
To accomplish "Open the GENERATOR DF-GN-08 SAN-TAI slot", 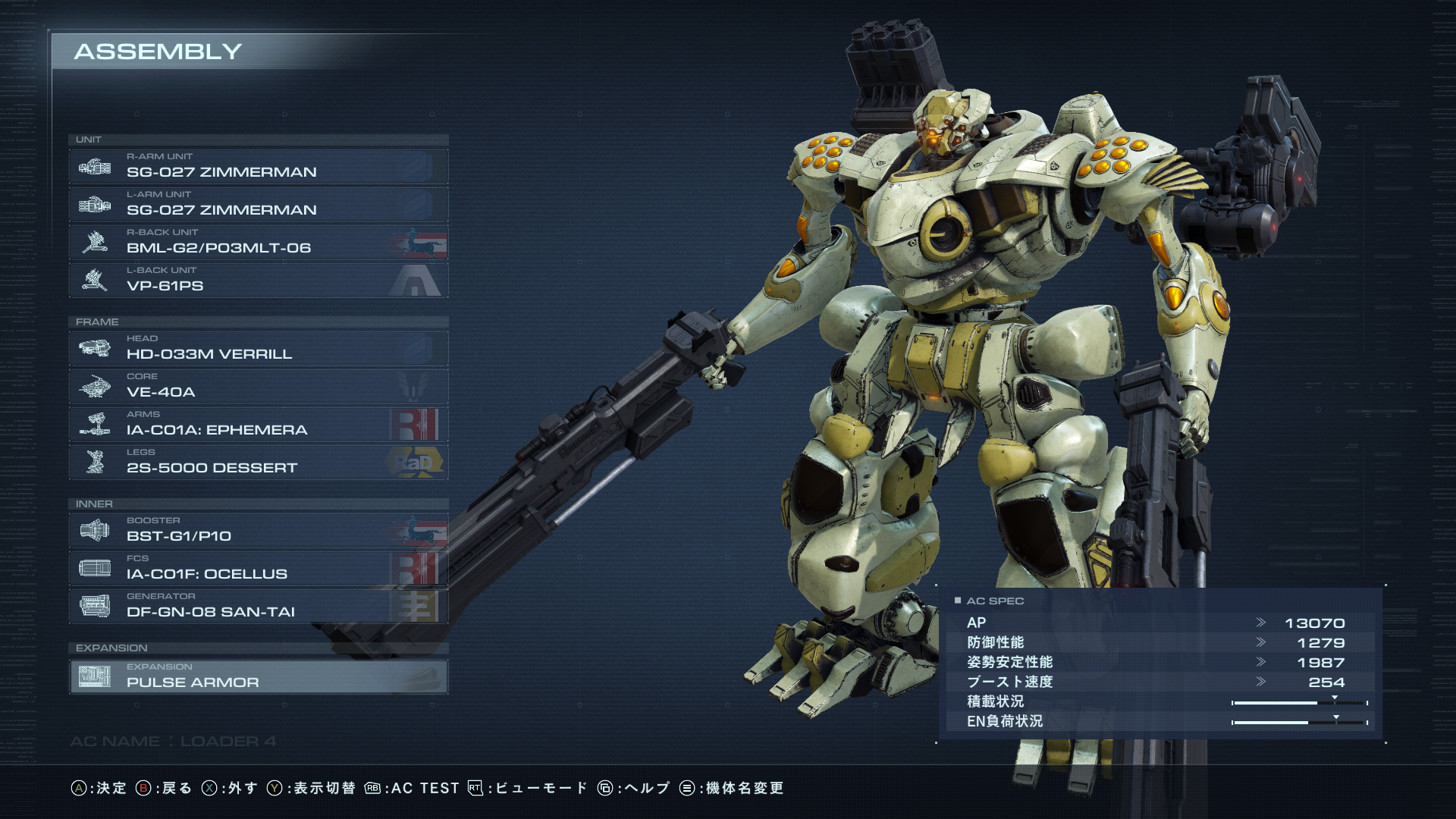I will 258,607.
